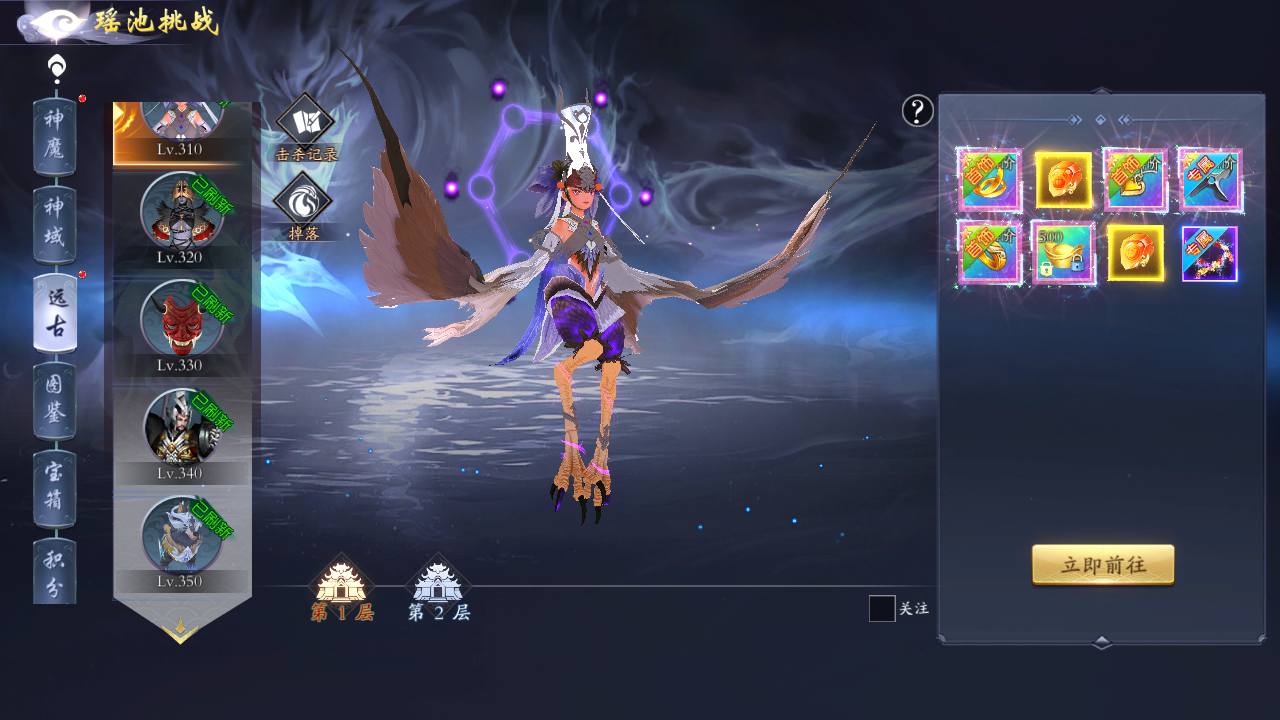Viewport: 1280px width, 720px height.
Task: Choose the Lv.320 boss portrait
Action: (x=180, y=217)
